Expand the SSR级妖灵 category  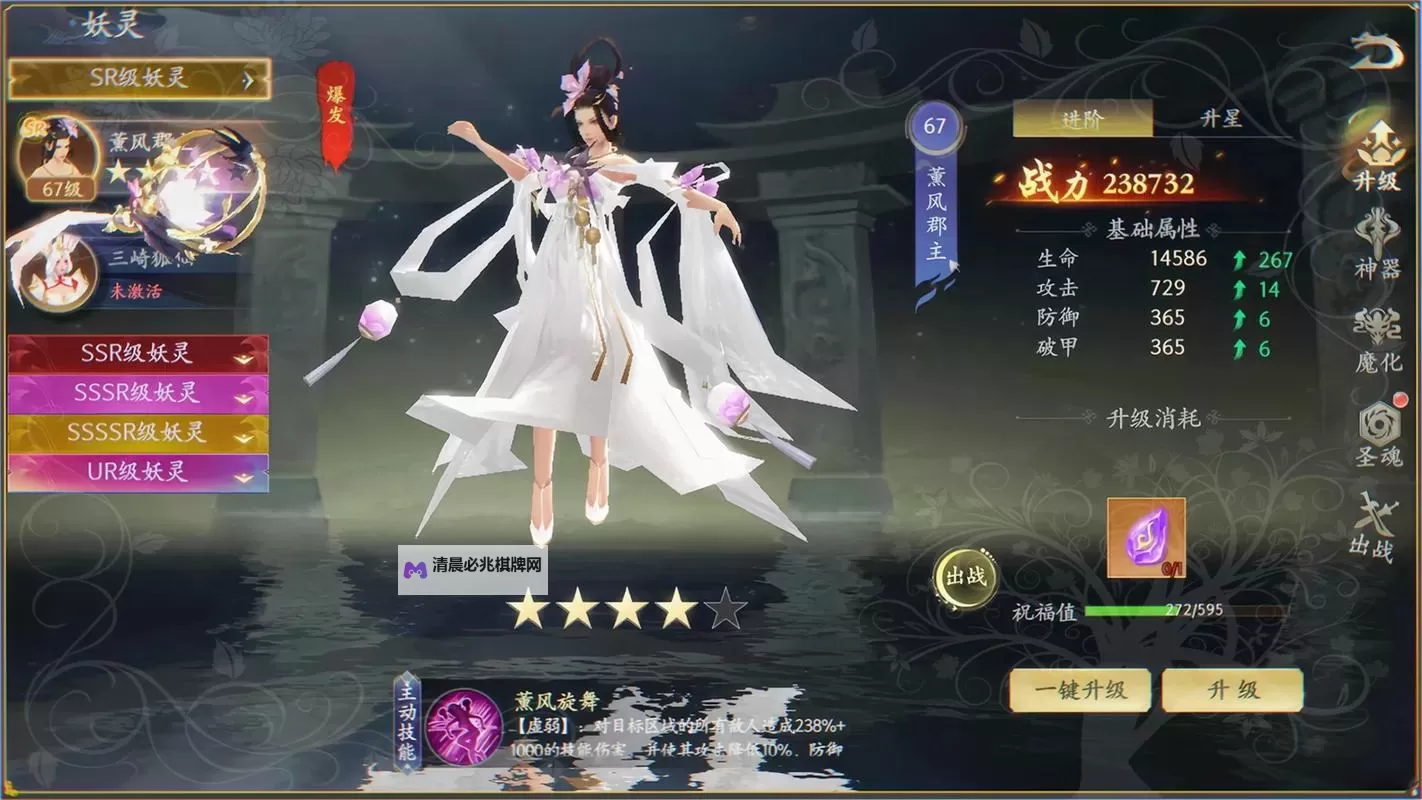138,354
